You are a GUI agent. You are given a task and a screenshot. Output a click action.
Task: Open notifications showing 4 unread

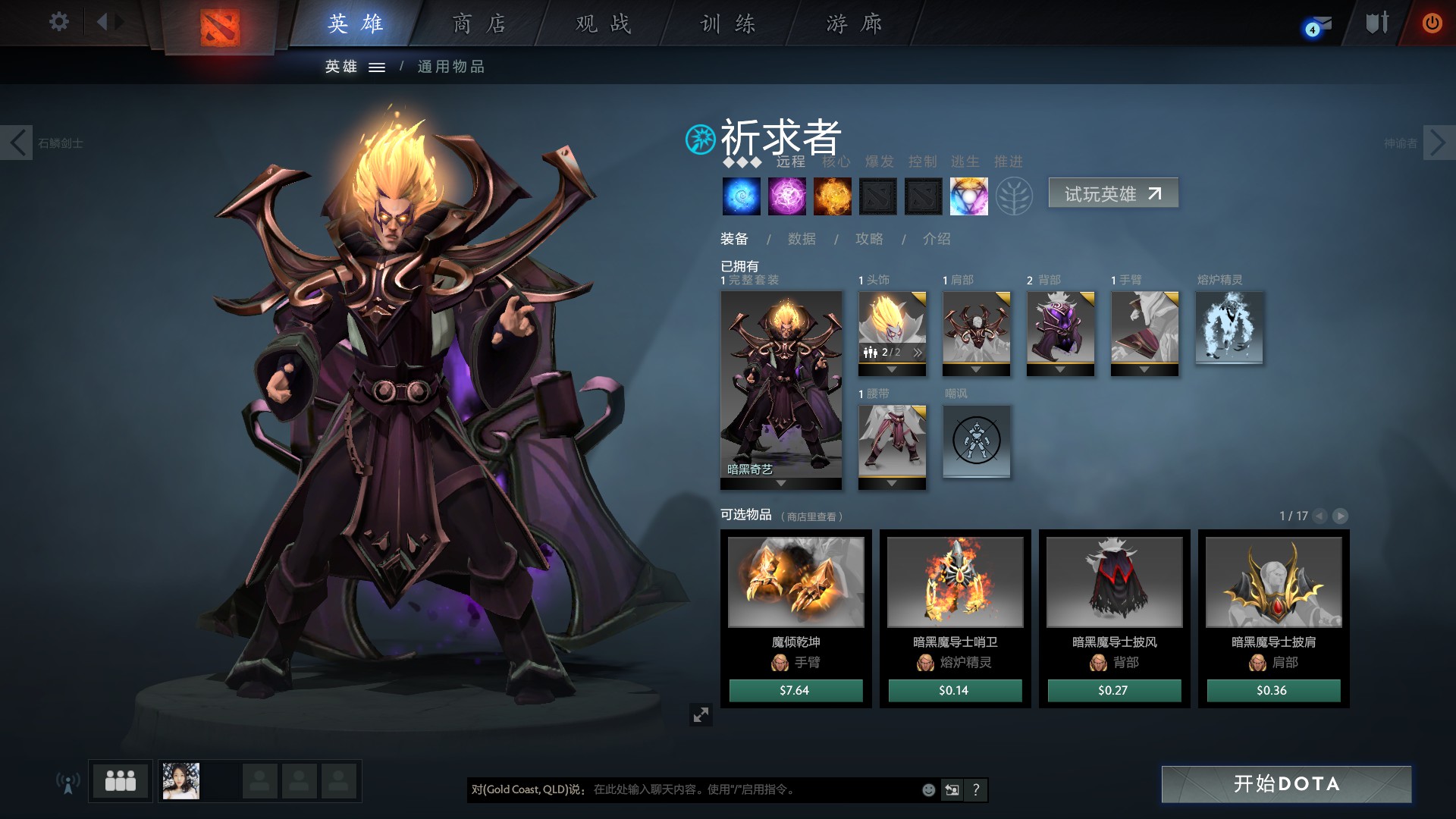[1316, 24]
